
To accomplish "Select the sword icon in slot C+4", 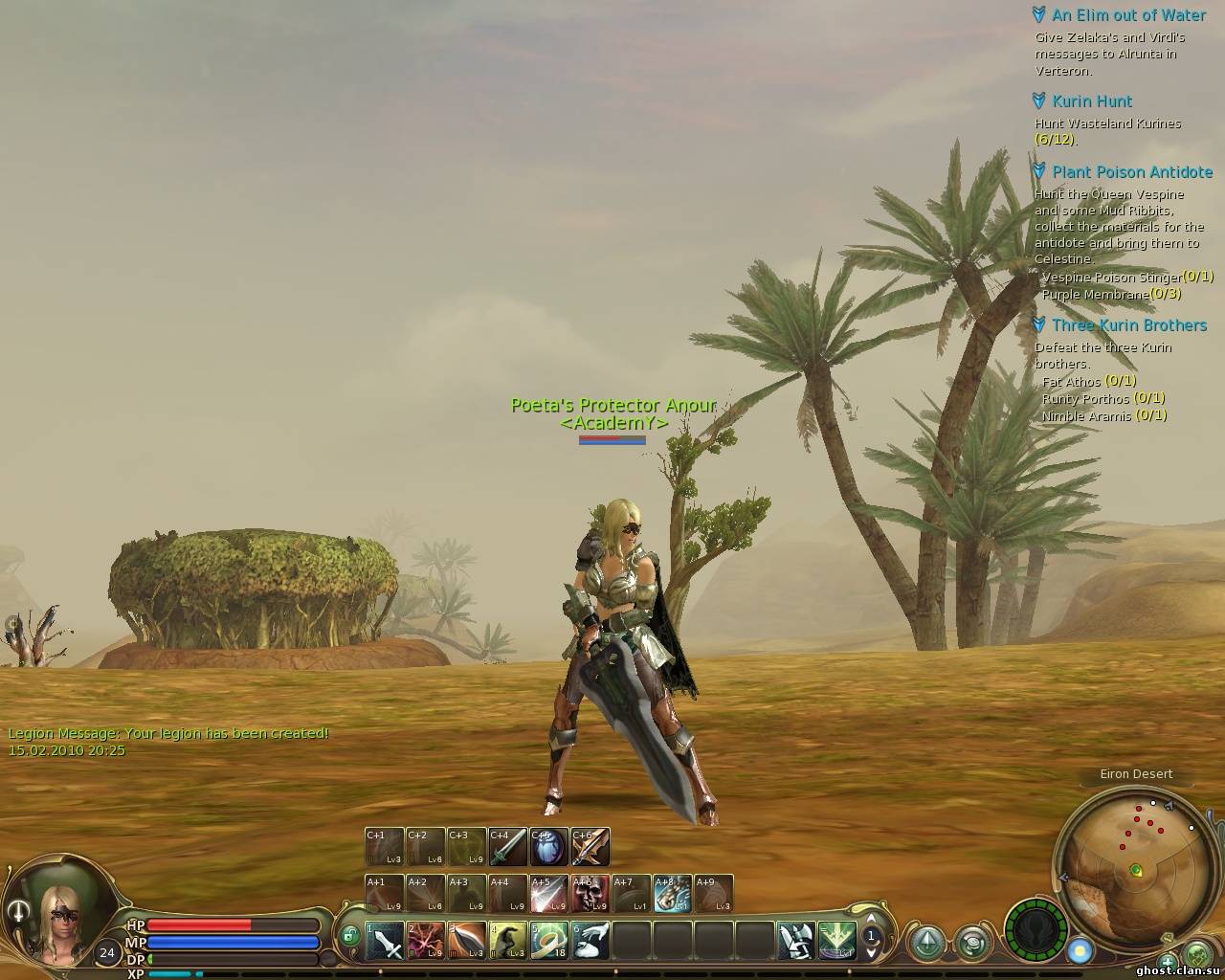I will 507,847.
